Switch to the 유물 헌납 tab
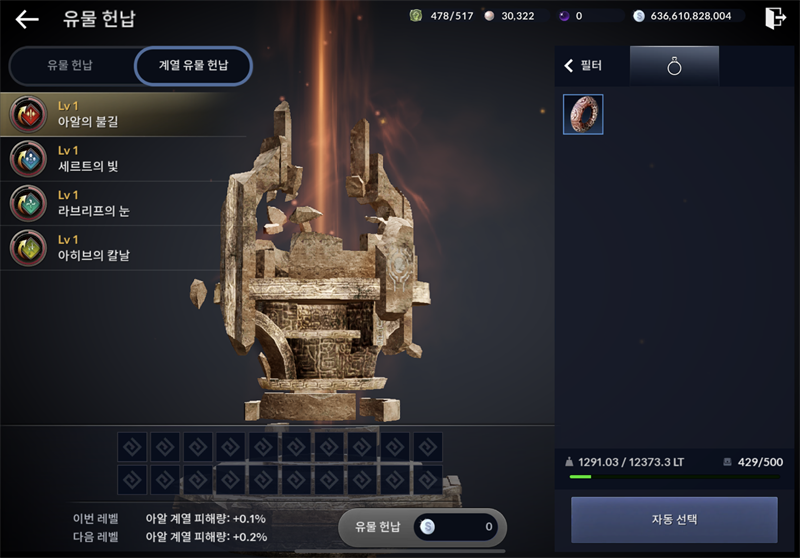 70,66
